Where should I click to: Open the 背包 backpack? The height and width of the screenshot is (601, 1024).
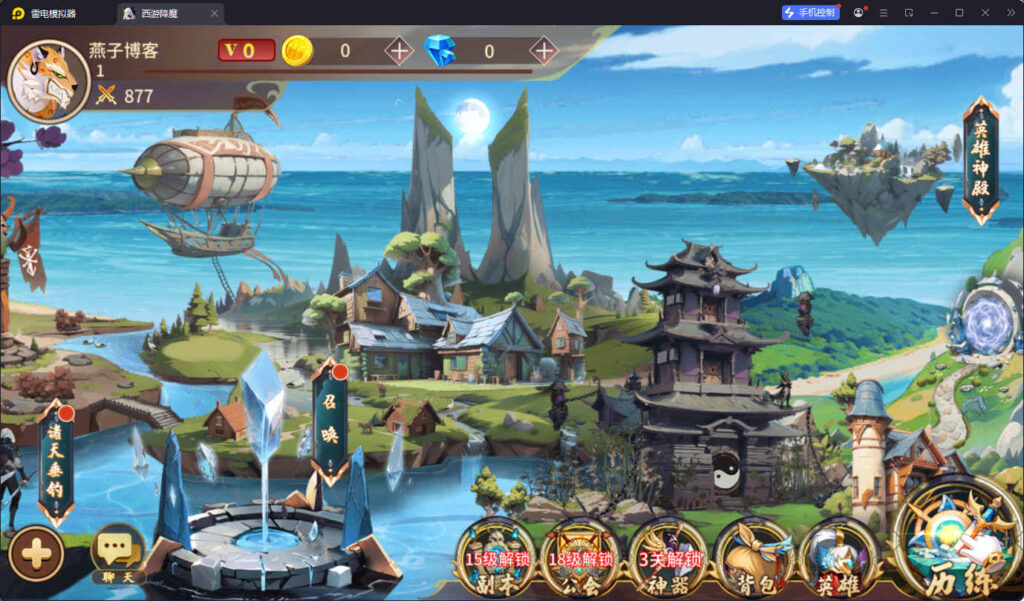click(753, 555)
